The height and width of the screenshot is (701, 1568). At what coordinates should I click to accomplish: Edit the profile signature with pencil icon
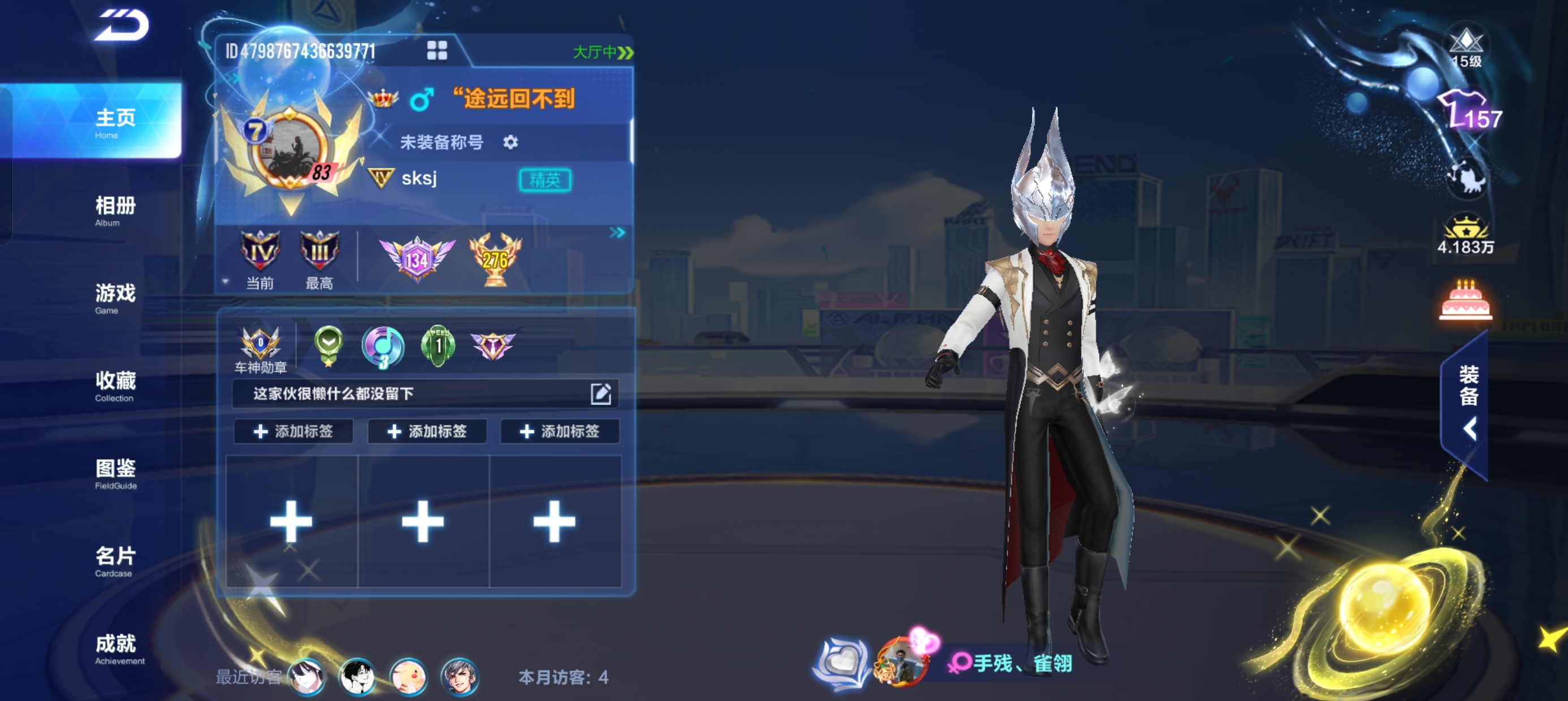coord(600,393)
